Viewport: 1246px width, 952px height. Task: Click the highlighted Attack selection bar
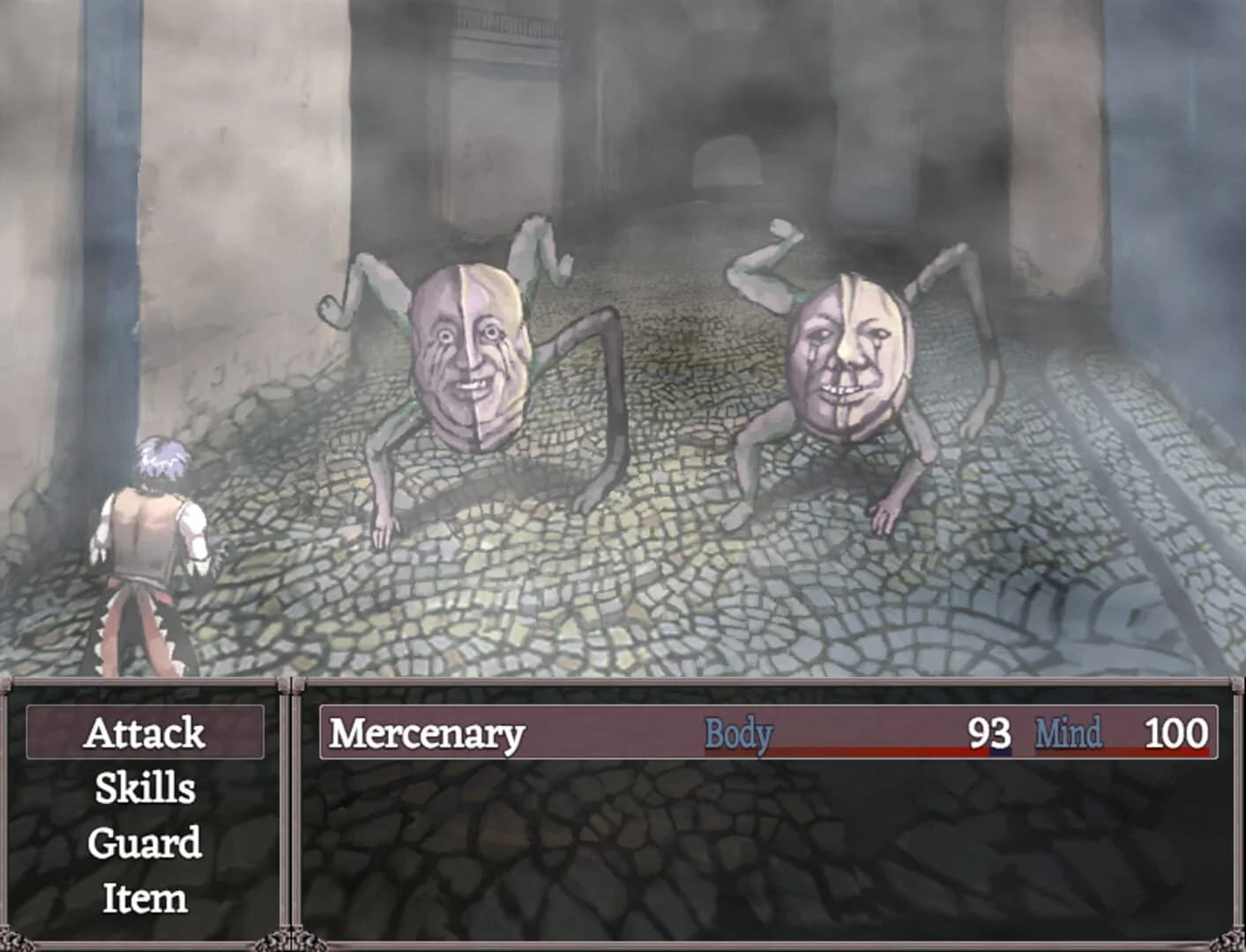146,732
